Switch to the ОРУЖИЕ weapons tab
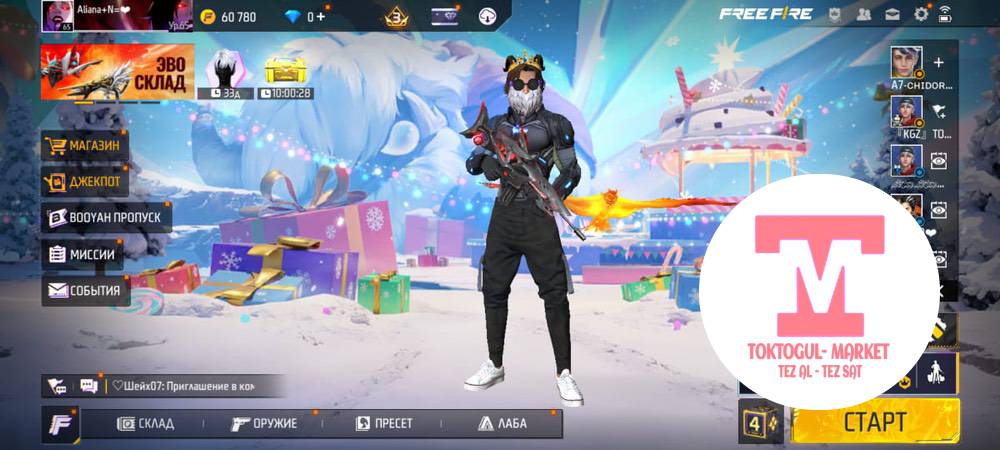The width and height of the screenshot is (1000, 450). 265,423
